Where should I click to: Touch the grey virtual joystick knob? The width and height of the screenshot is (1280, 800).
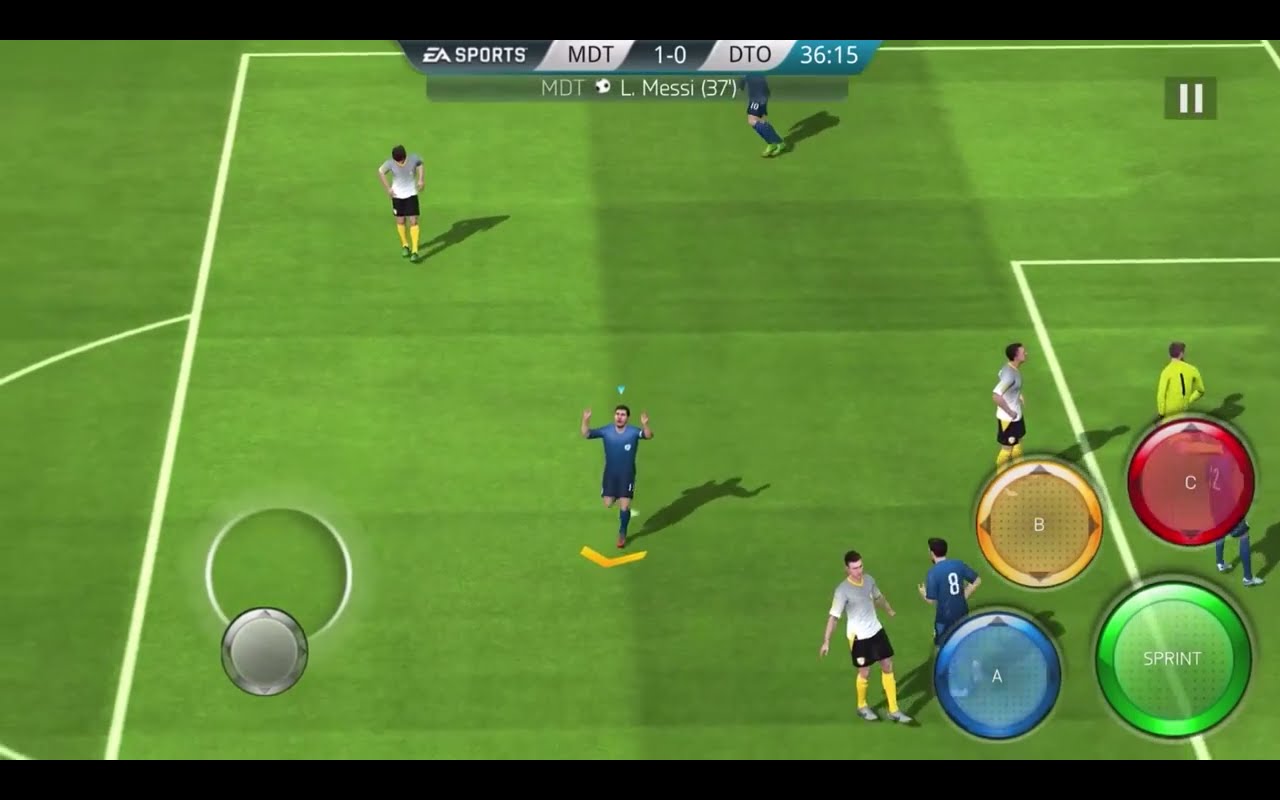coord(264,651)
